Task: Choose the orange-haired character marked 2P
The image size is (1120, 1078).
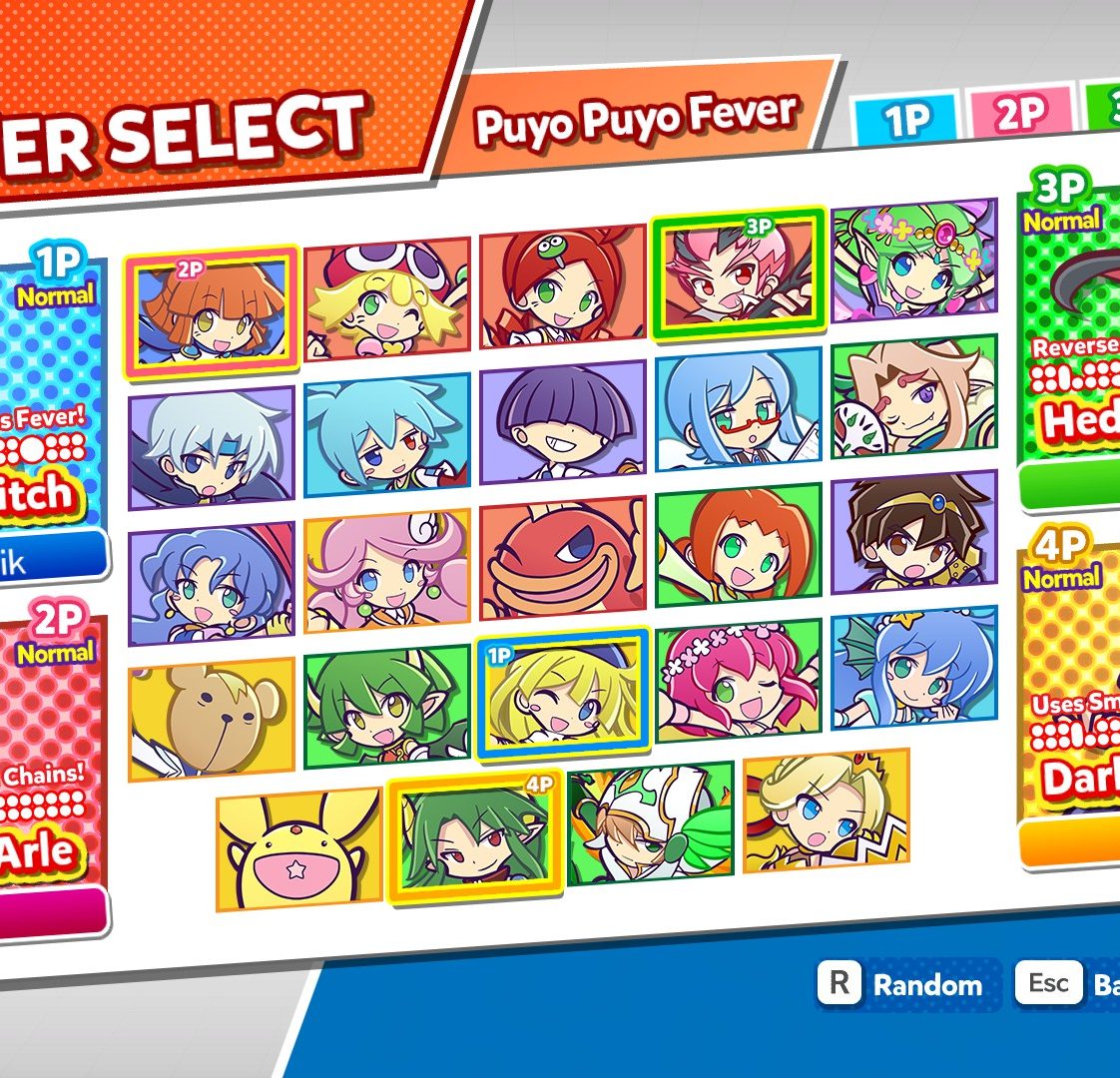Action: tap(211, 311)
